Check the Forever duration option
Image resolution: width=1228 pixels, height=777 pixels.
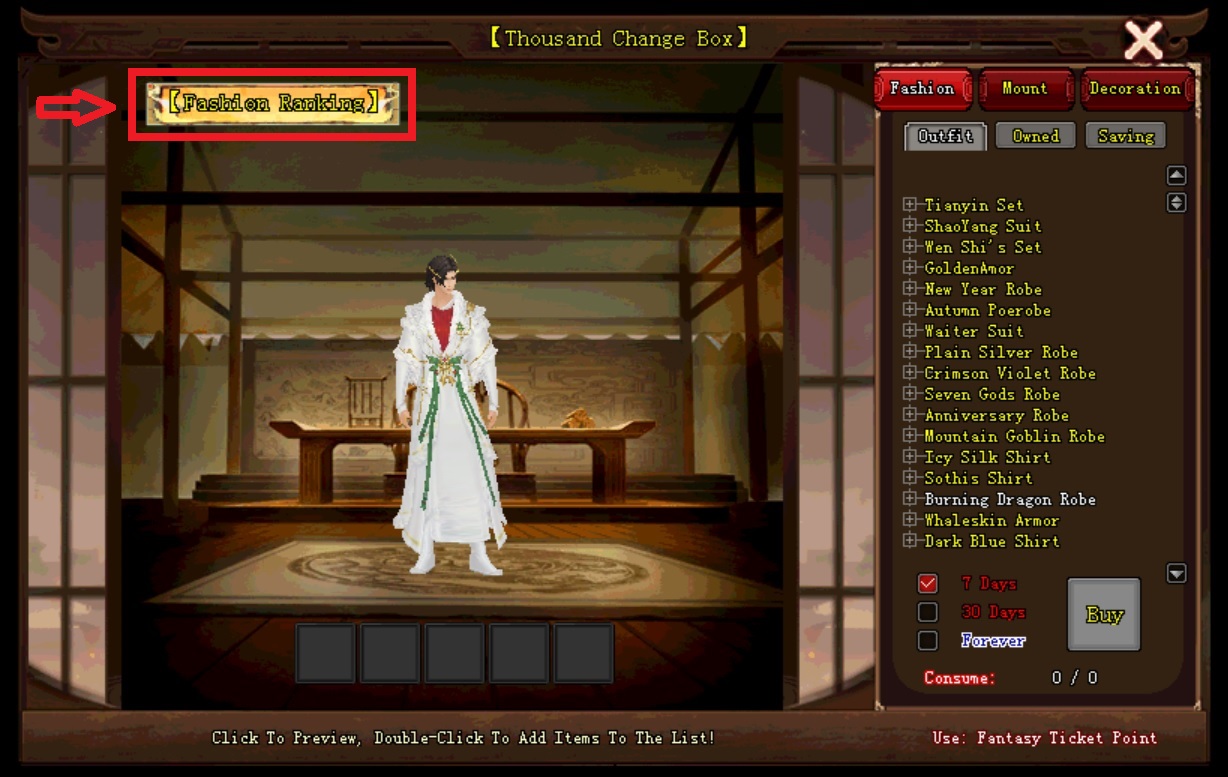pos(928,640)
